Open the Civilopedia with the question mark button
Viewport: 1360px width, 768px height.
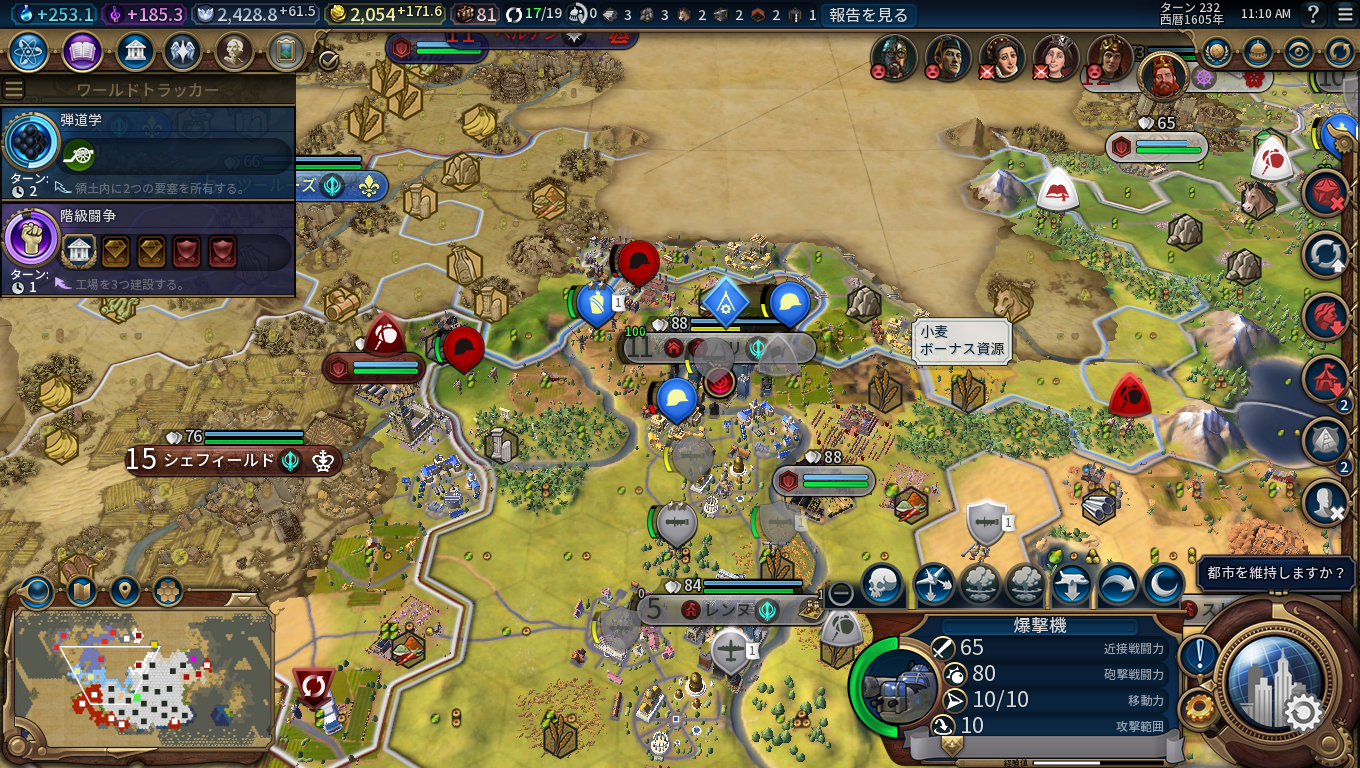pos(1314,14)
